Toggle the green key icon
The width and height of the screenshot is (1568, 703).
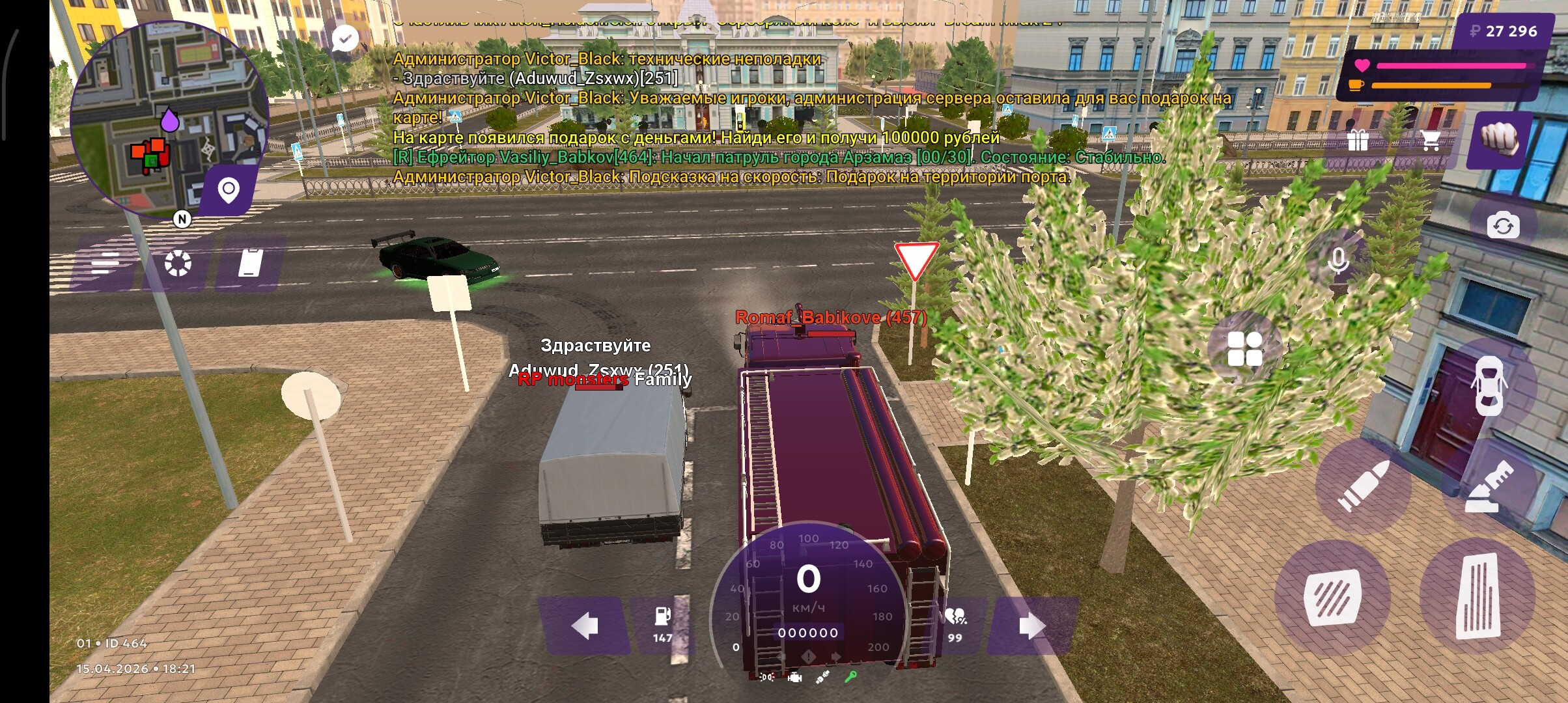coord(850,678)
